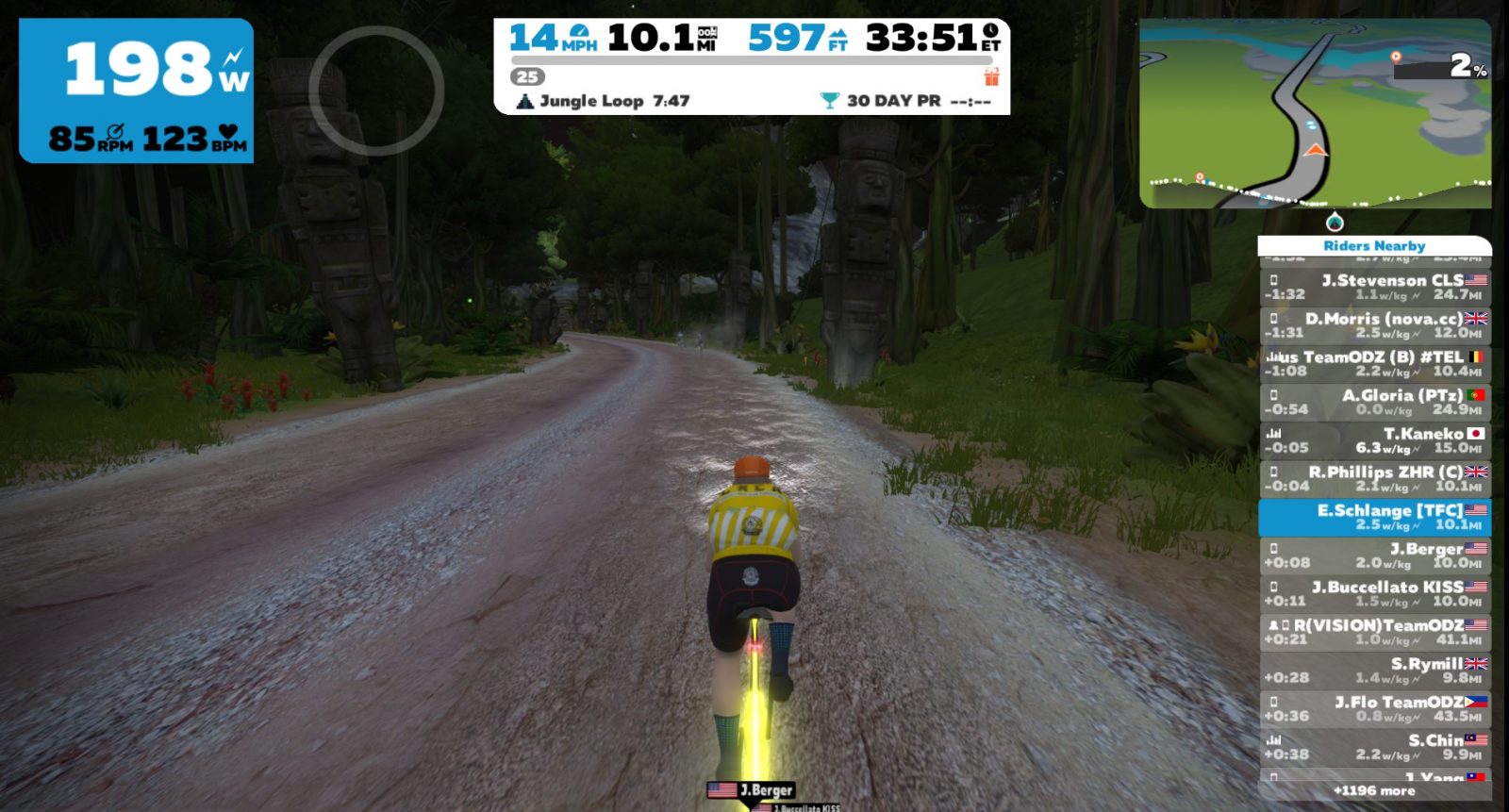Choose S.Chin in Riders Nearby
Image resolution: width=1509 pixels, height=812 pixels.
click(x=1374, y=747)
